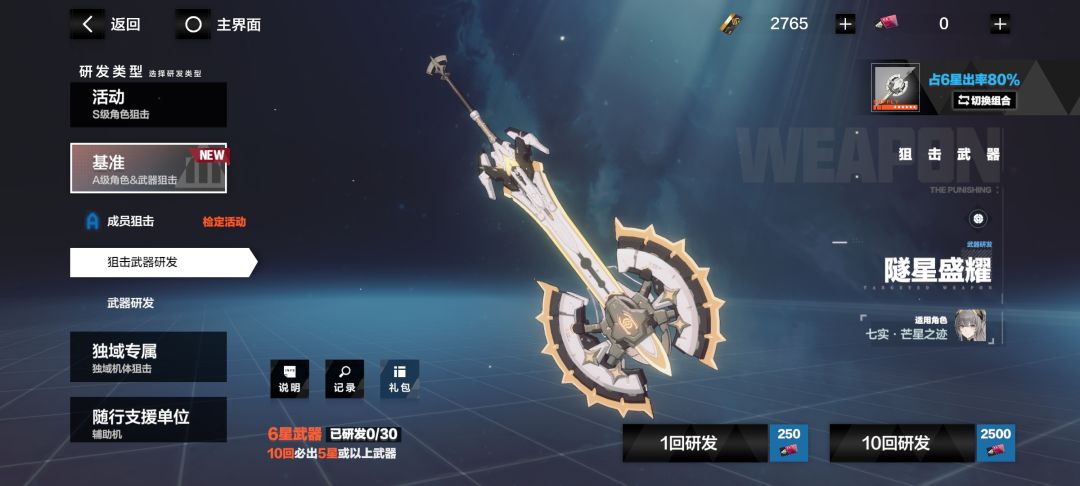Open the 礼包 gift pack shop
Viewport: 1080px width, 486px height.
point(400,379)
